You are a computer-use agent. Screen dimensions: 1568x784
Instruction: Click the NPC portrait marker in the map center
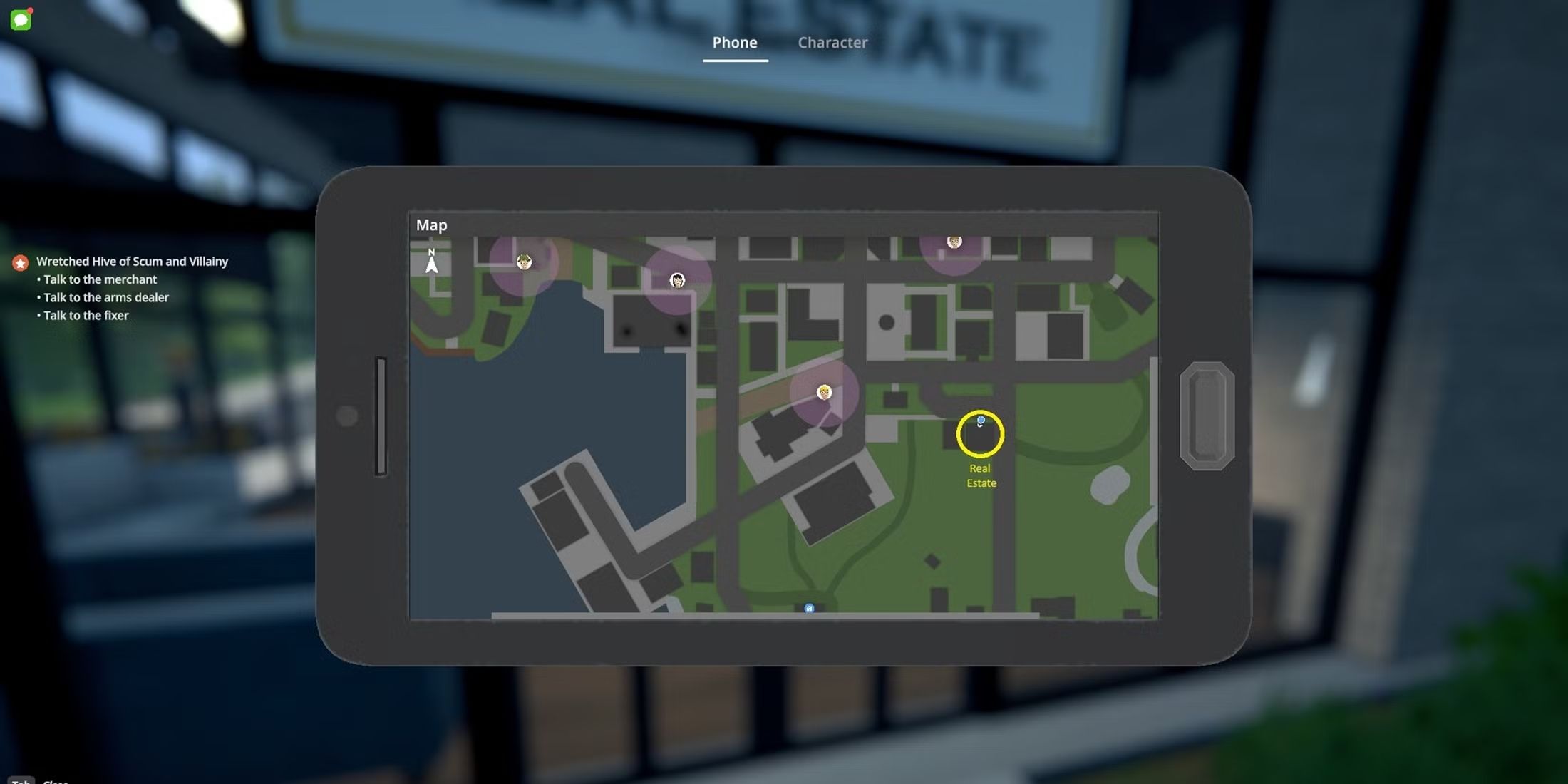[x=823, y=391]
